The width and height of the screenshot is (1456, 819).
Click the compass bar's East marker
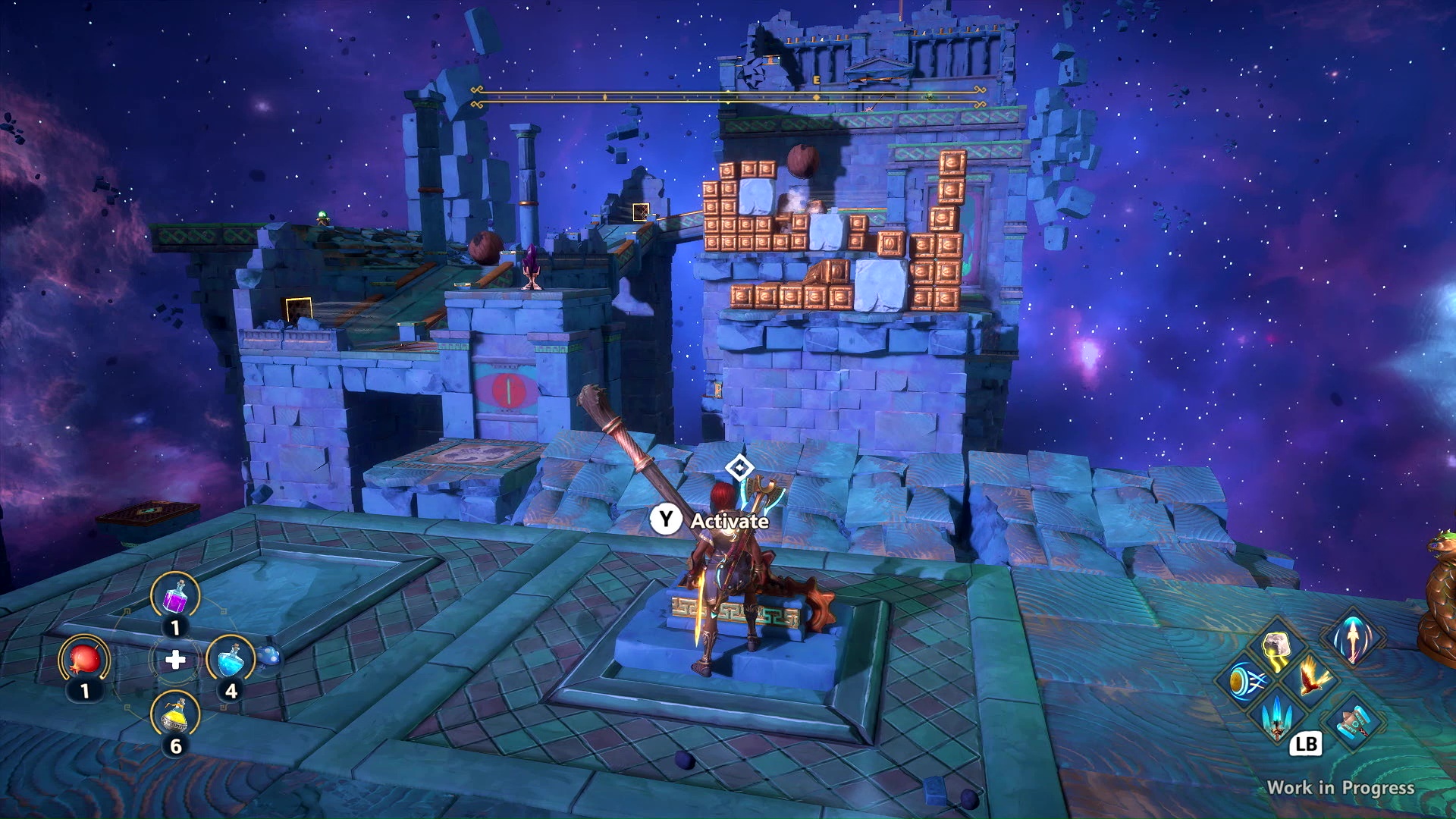click(x=817, y=80)
